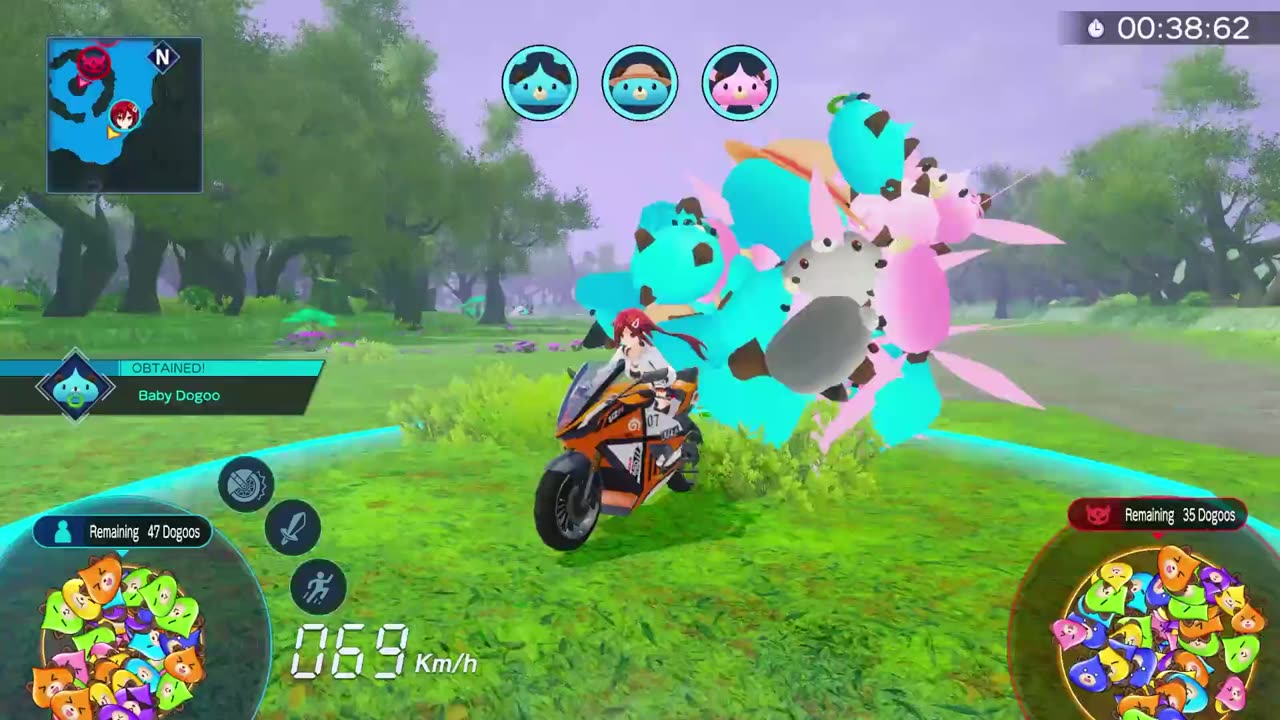Click the red demon marker on minimap
Viewport: 1280px width, 720px height.
tap(94, 64)
